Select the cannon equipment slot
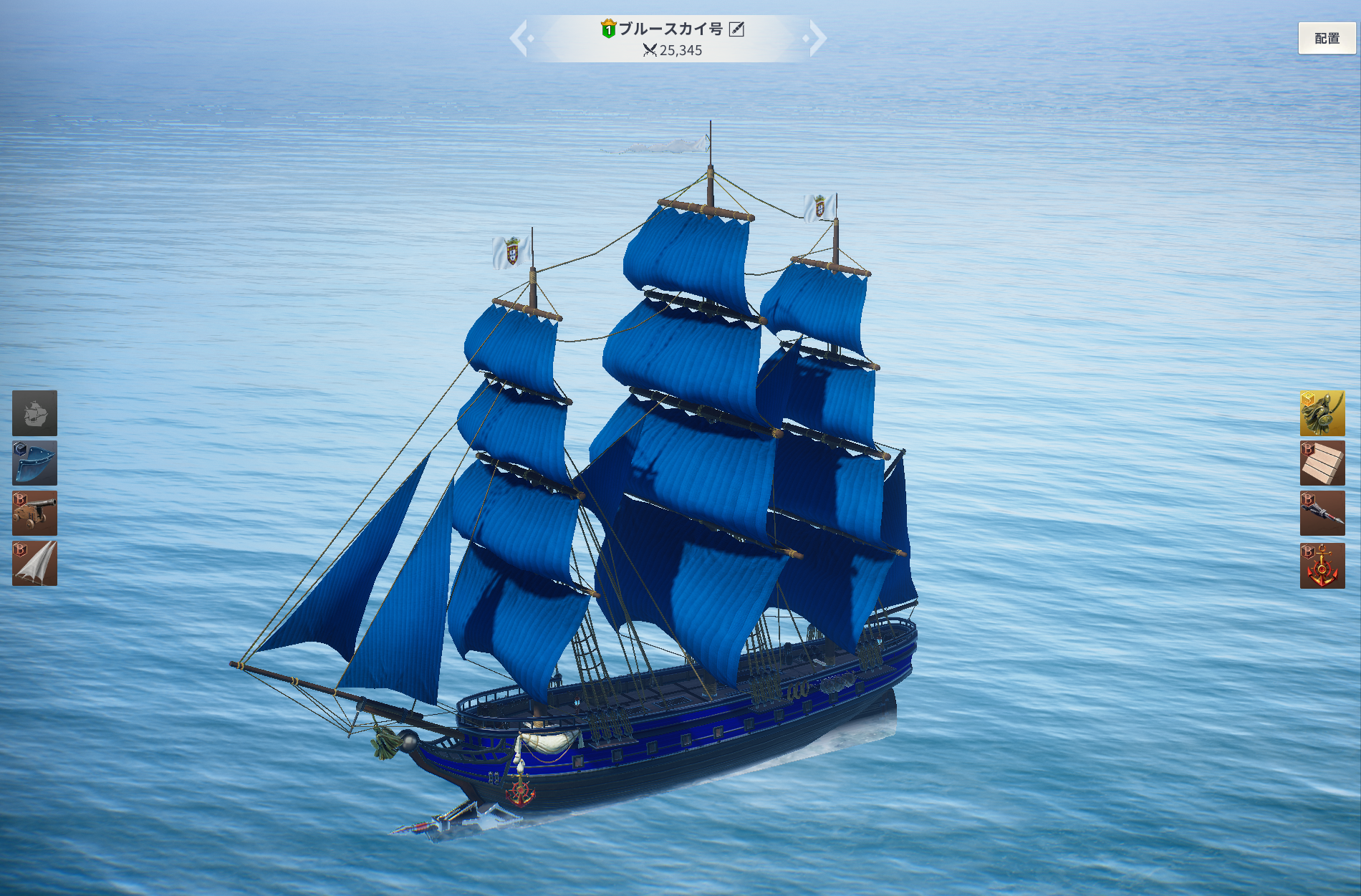The height and width of the screenshot is (896, 1361). 34,514
